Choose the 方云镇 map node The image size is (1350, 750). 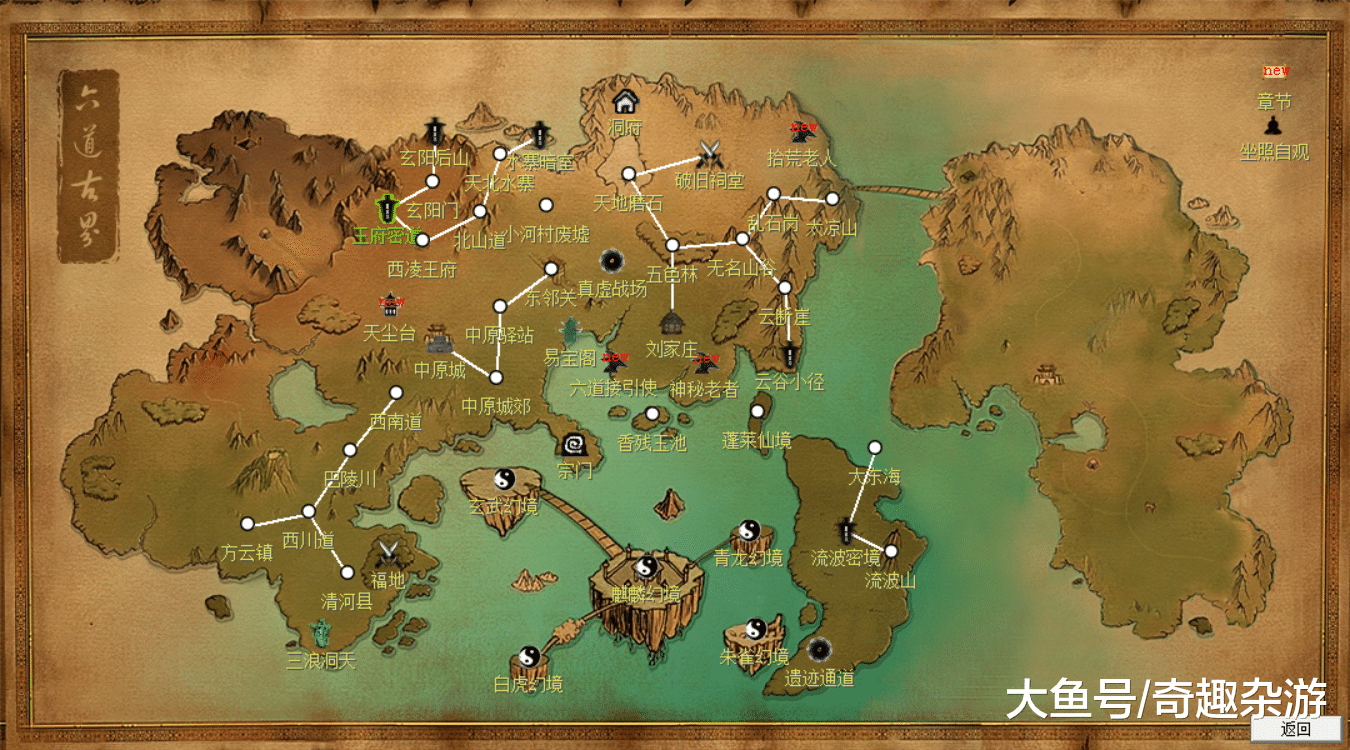248,523
